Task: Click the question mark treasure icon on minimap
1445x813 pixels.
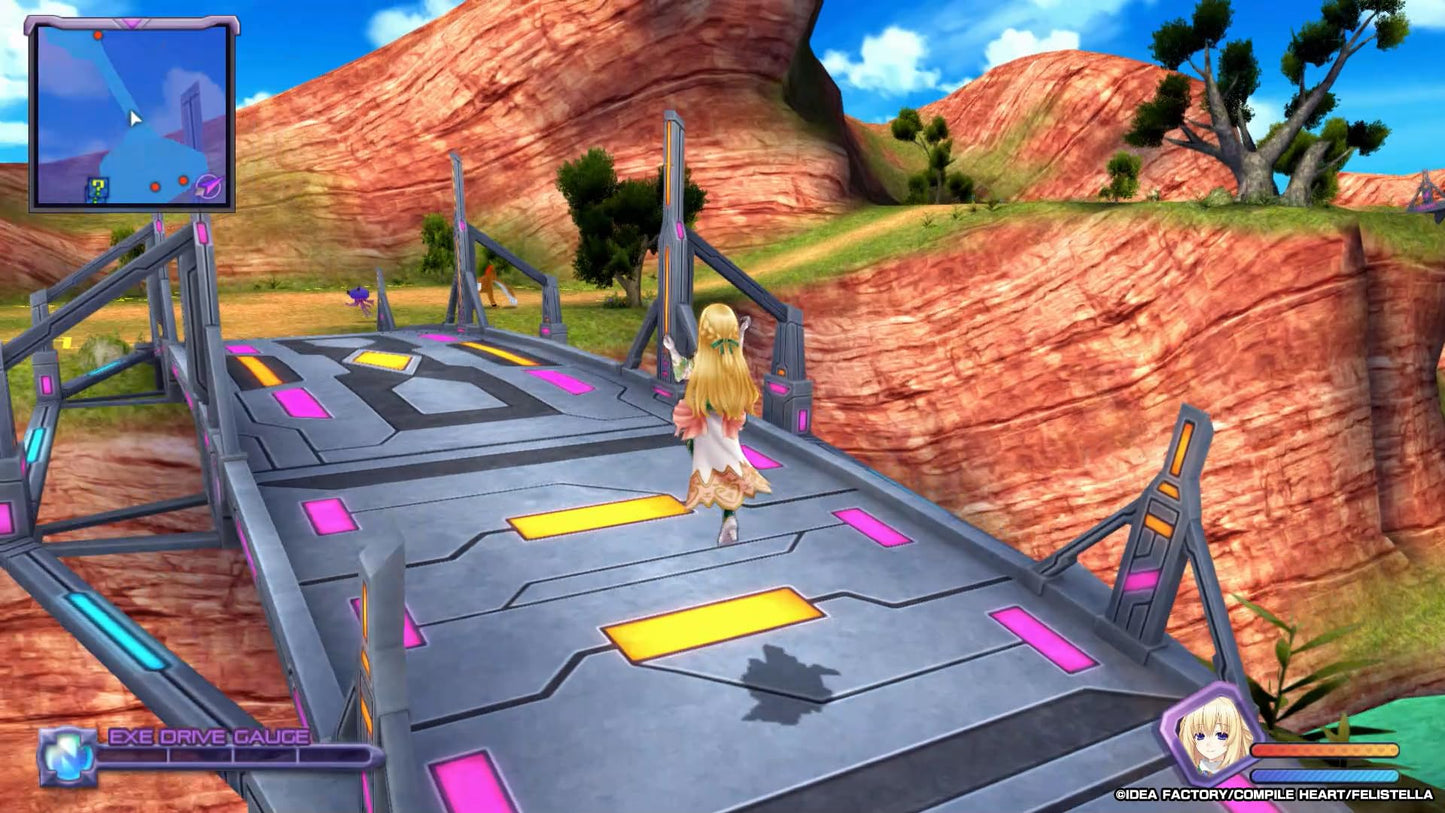Action: pos(98,188)
